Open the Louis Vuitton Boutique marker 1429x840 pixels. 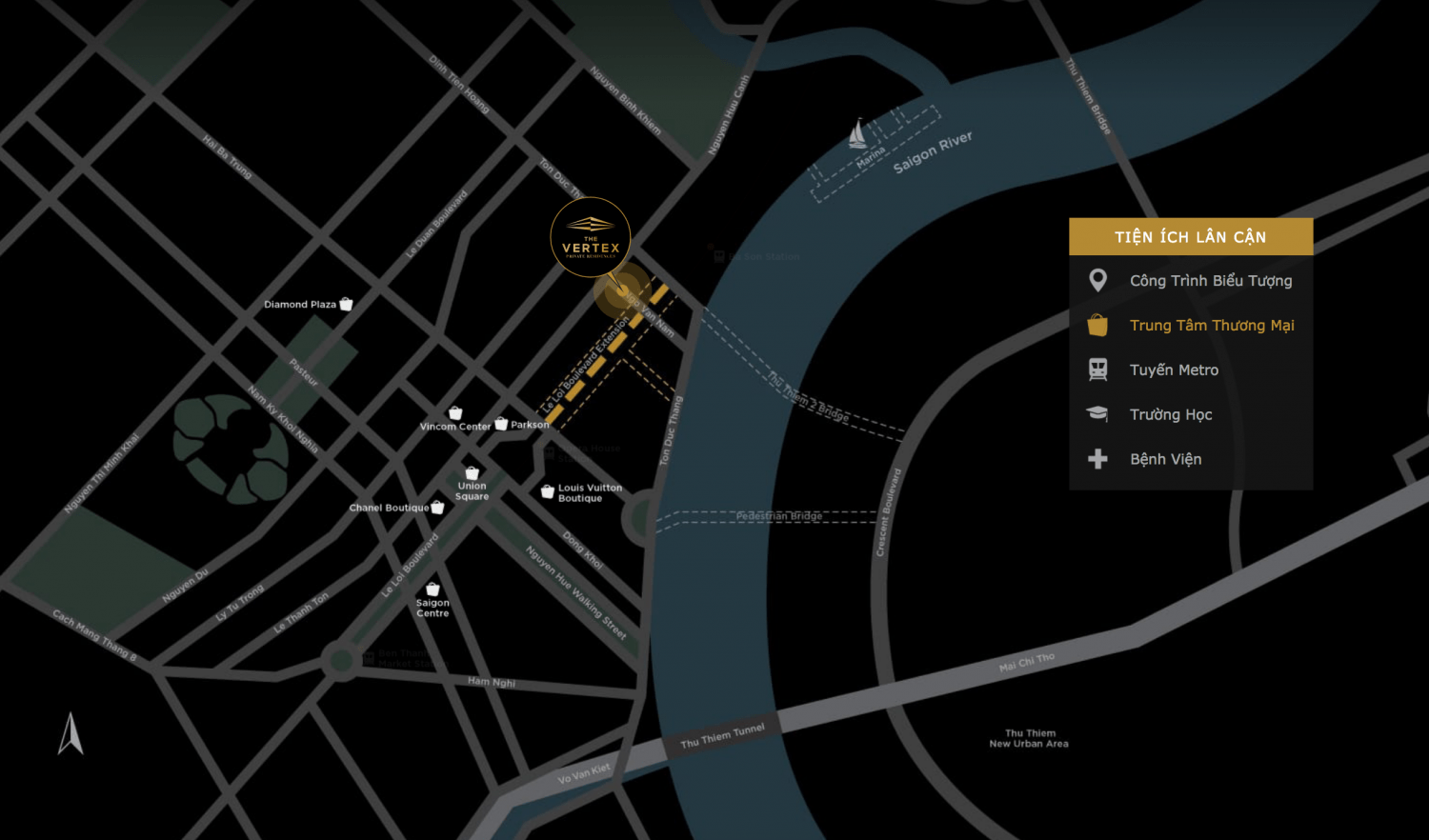coord(547,491)
